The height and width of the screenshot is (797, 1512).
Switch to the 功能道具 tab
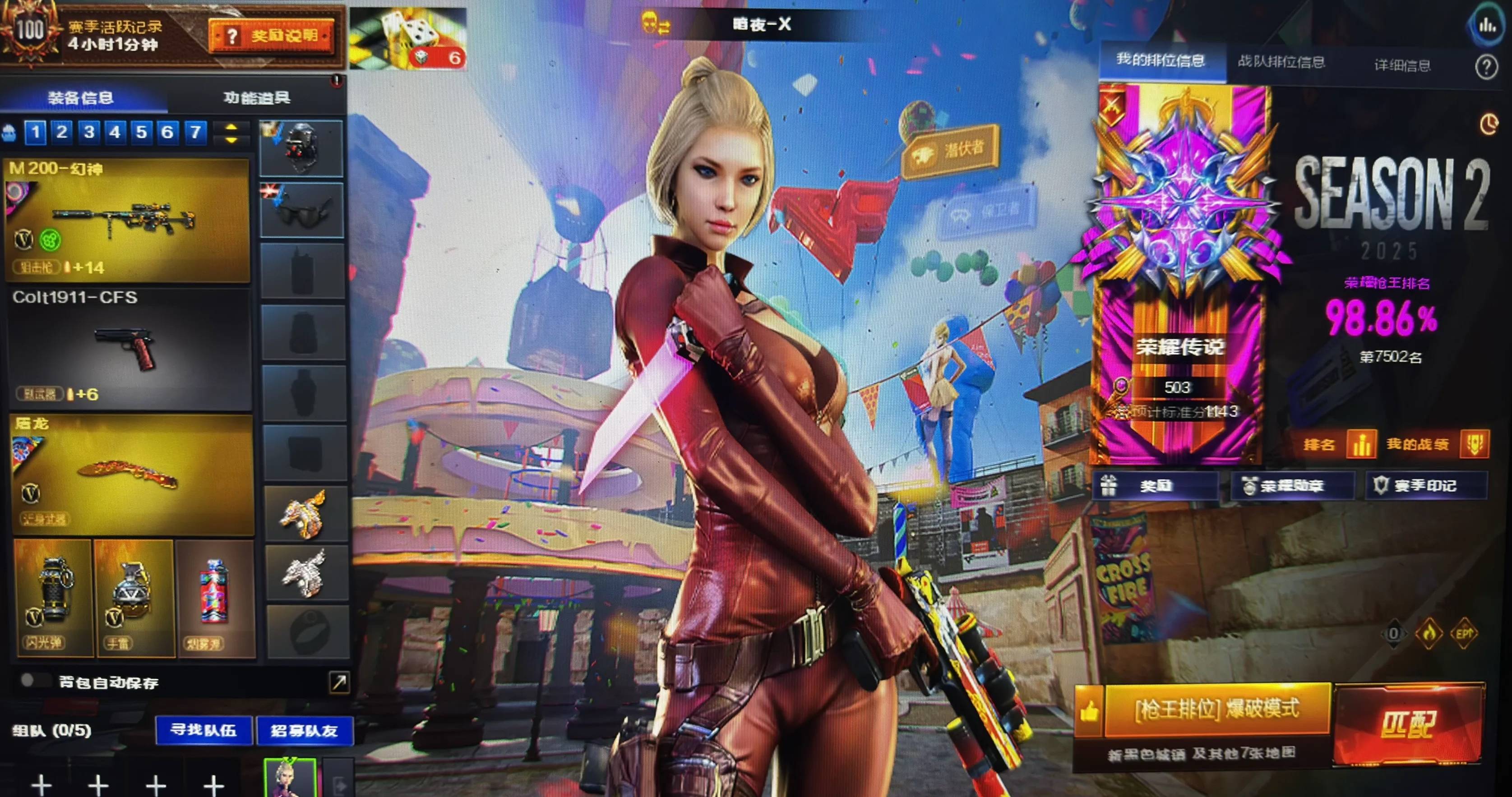pos(256,97)
